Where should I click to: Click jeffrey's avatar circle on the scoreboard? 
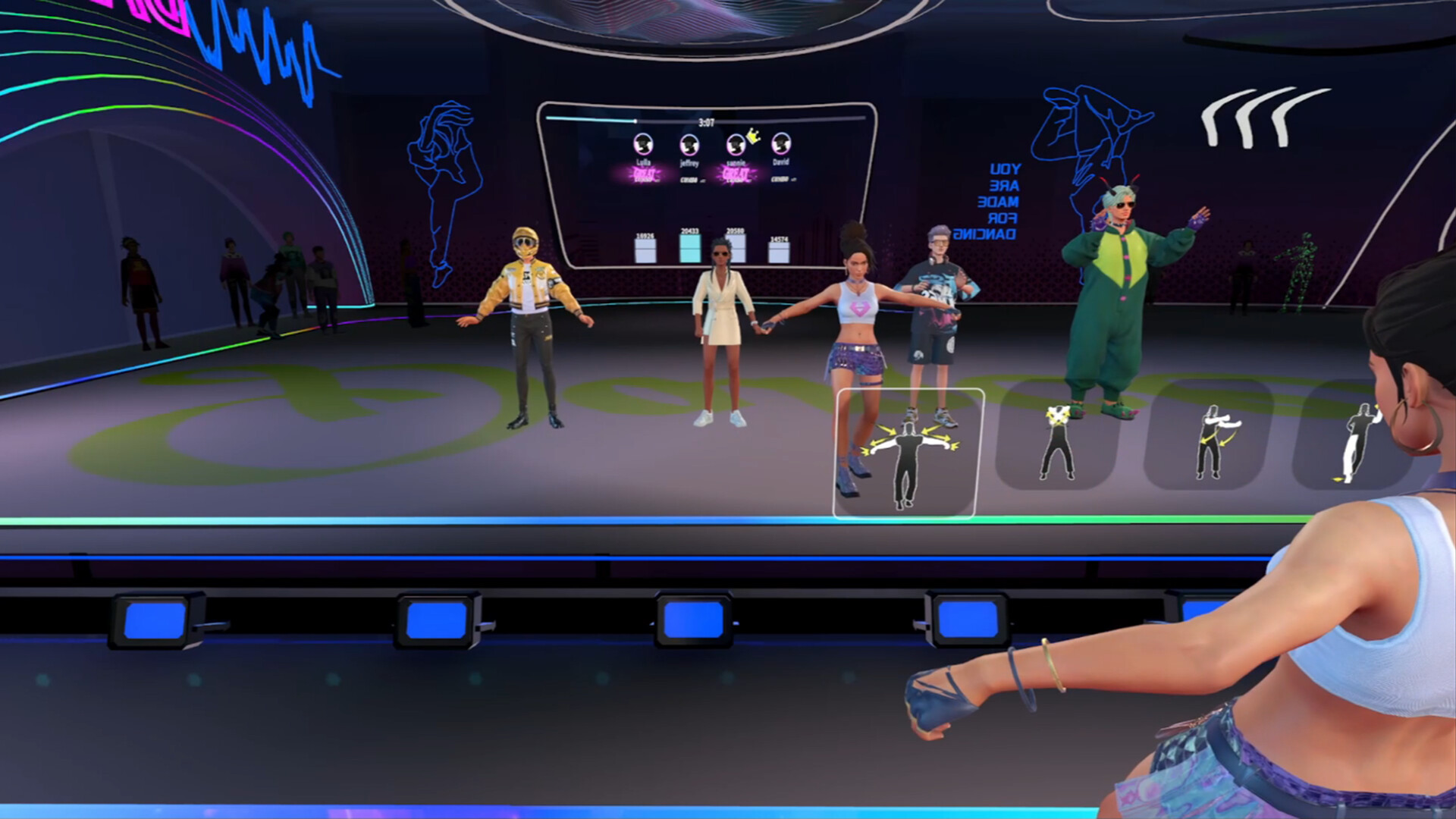click(x=691, y=144)
